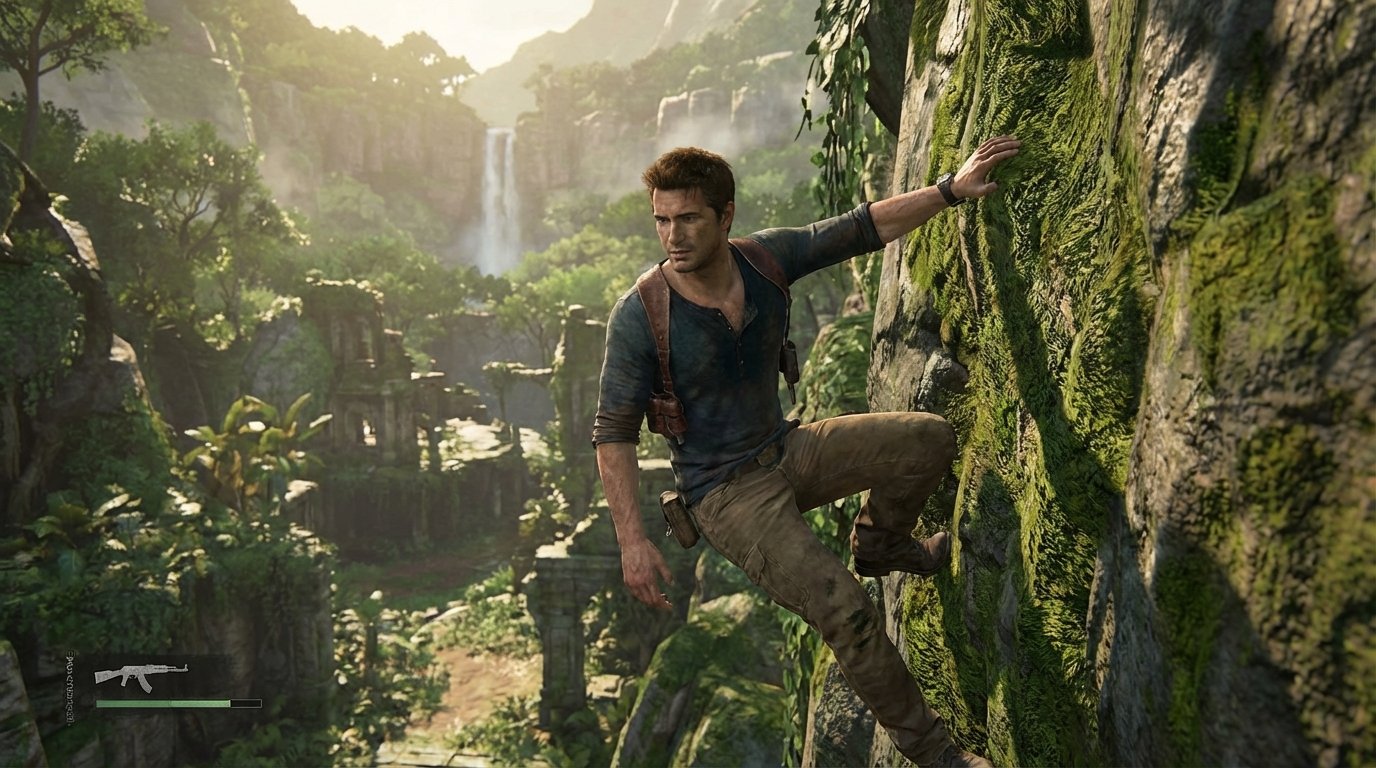Click the magazine of the AK-47 icon

[146, 686]
